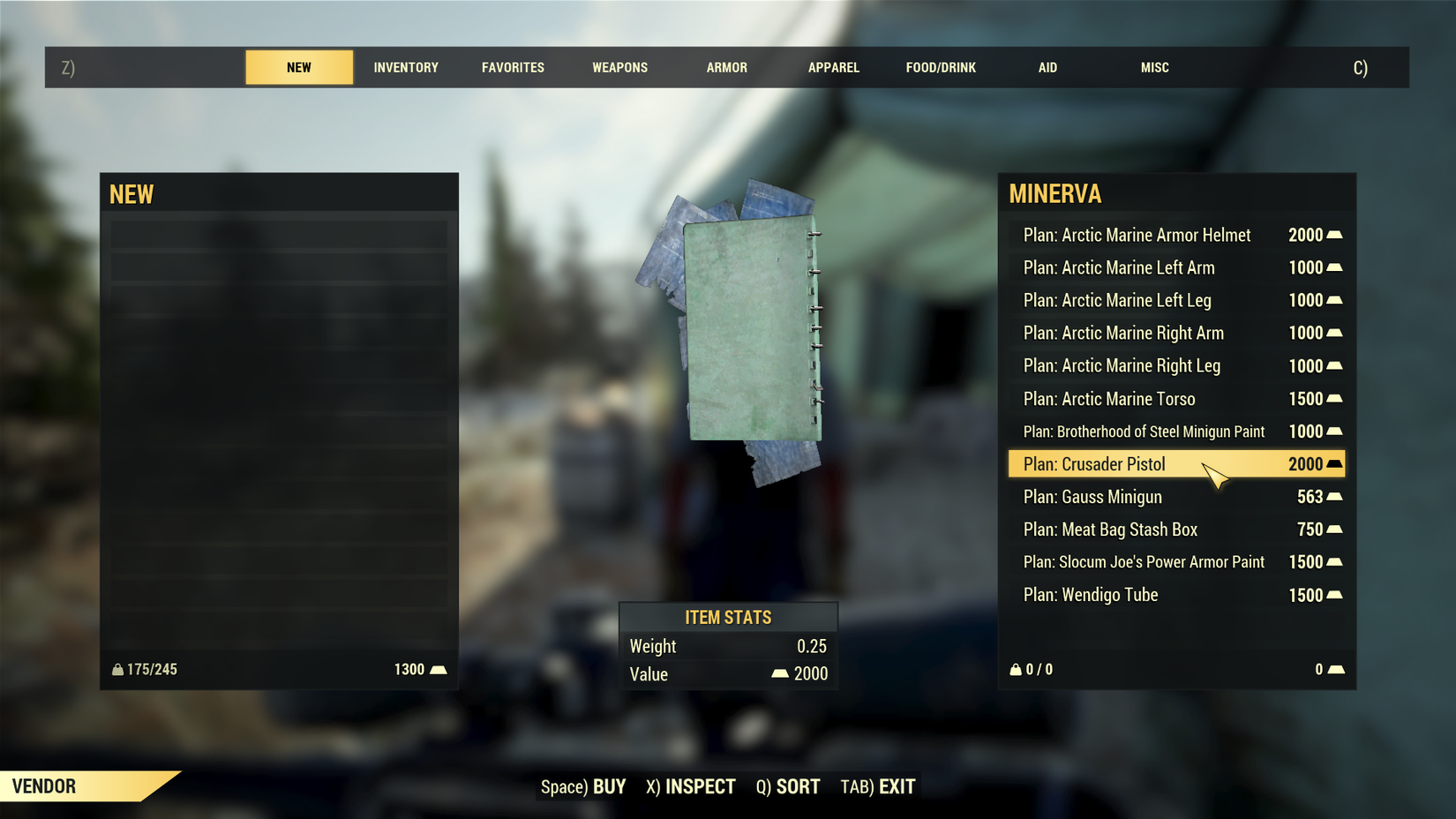Click the lock icon beside Minerva's 0/0 count
Screen dimensions: 1456x819
click(1015, 669)
